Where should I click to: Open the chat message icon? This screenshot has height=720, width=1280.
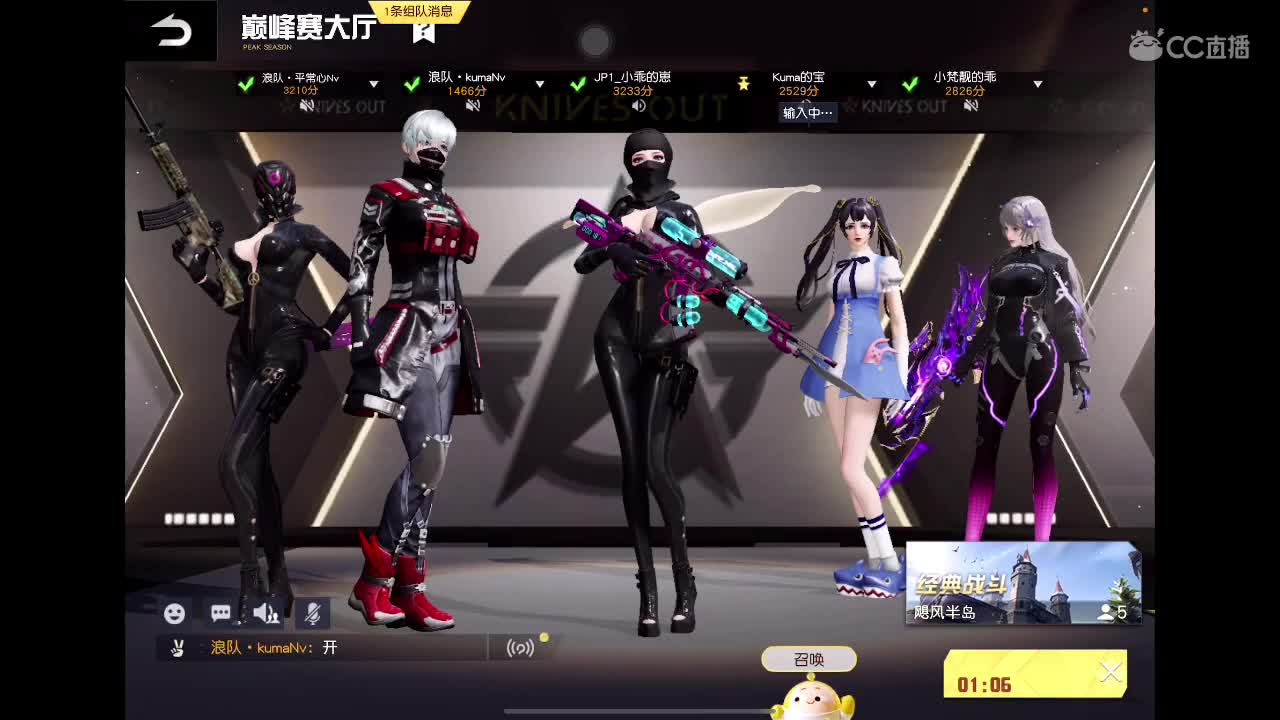[219, 613]
